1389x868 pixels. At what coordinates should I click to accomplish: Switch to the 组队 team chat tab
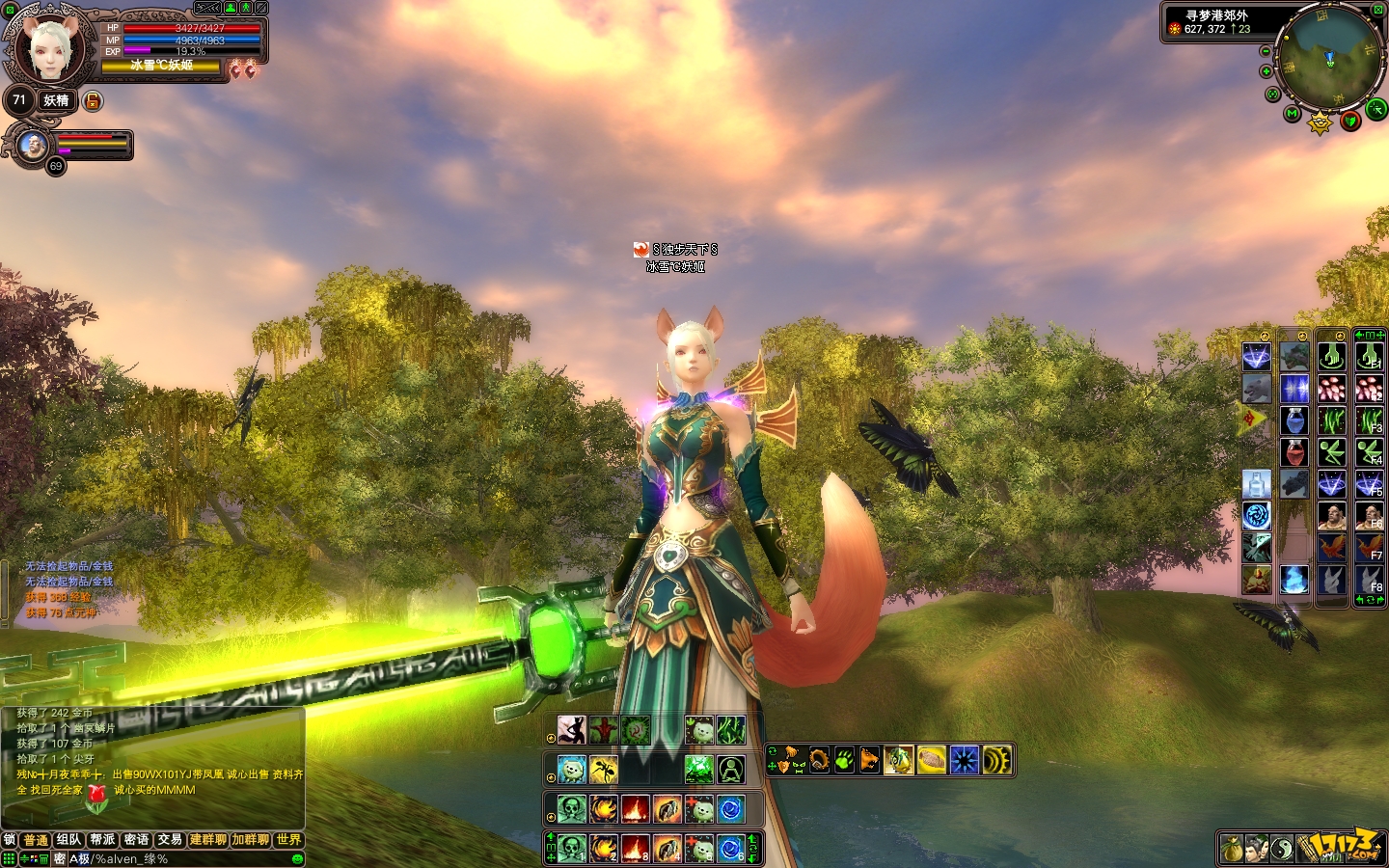click(68, 840)
